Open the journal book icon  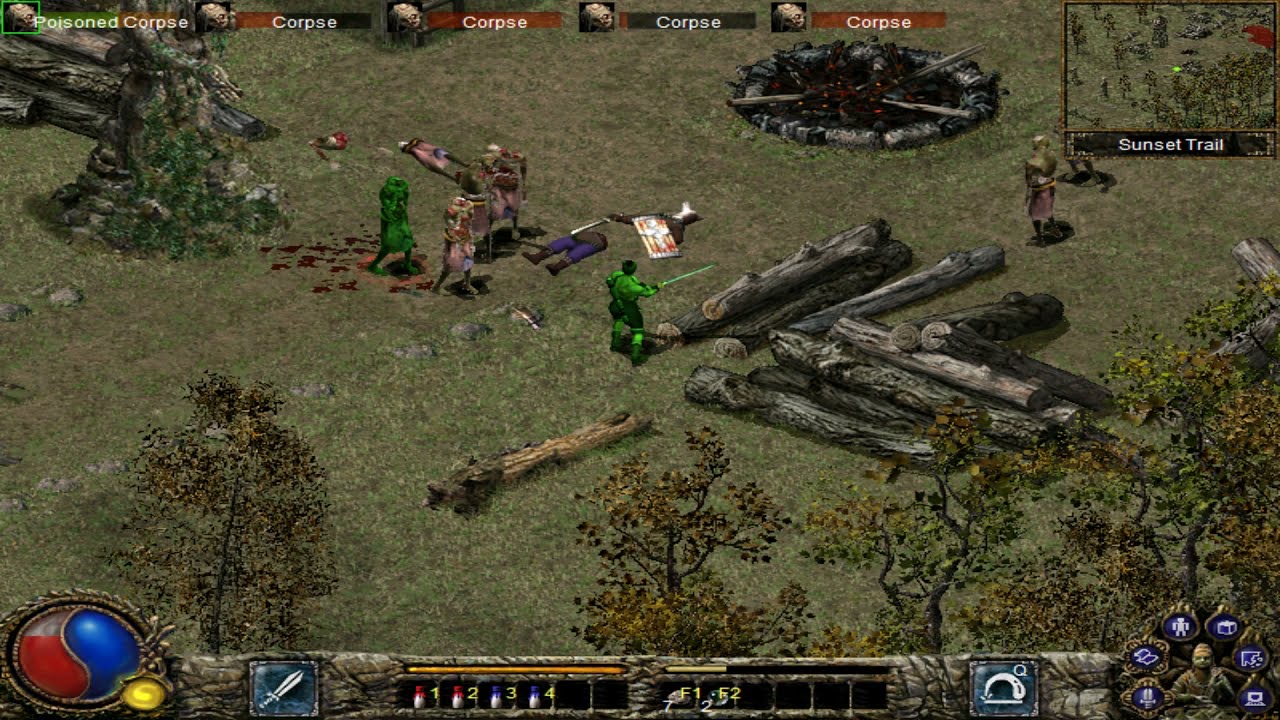coord(1224,627)
